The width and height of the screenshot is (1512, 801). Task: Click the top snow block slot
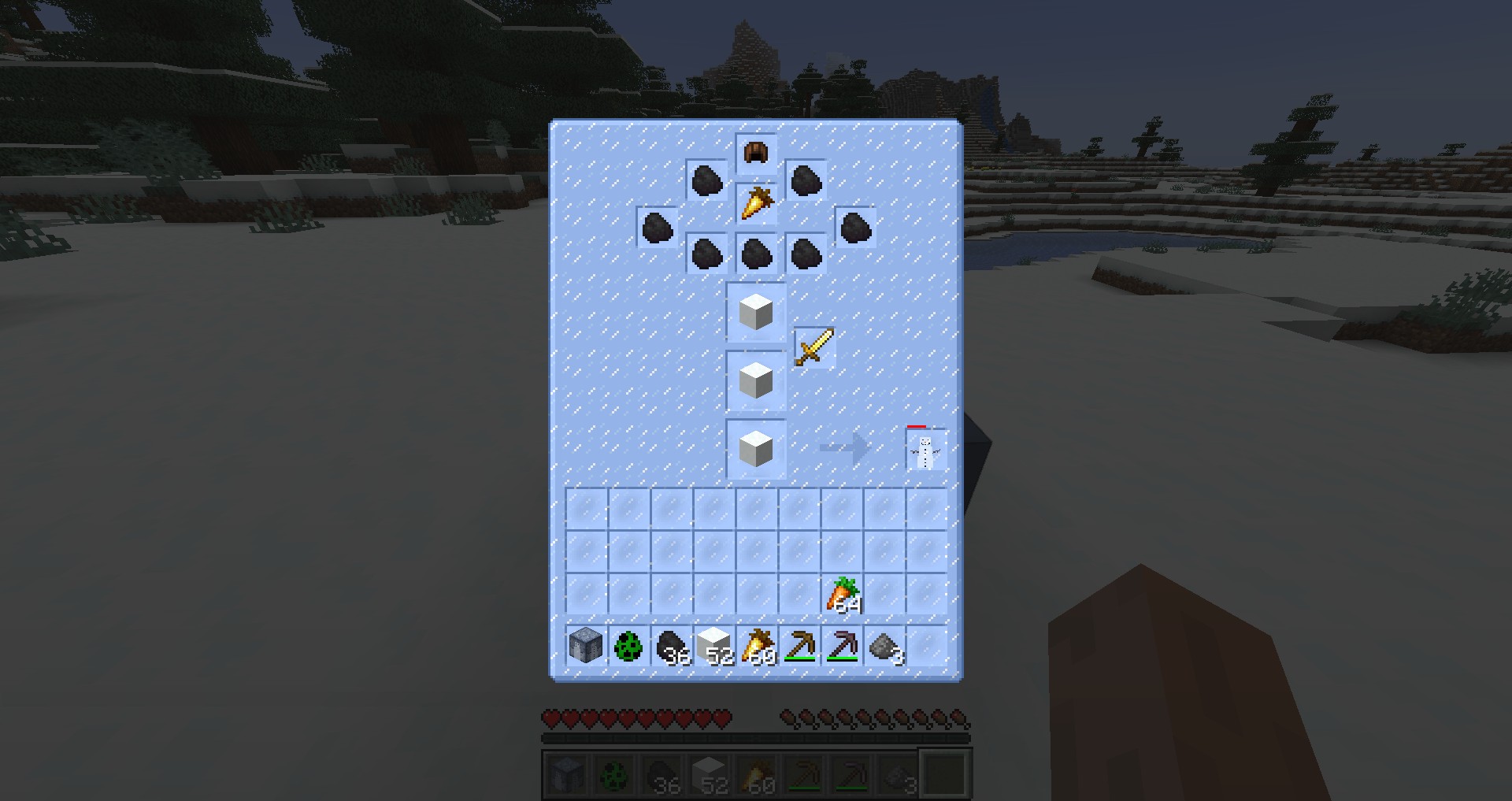756,313
